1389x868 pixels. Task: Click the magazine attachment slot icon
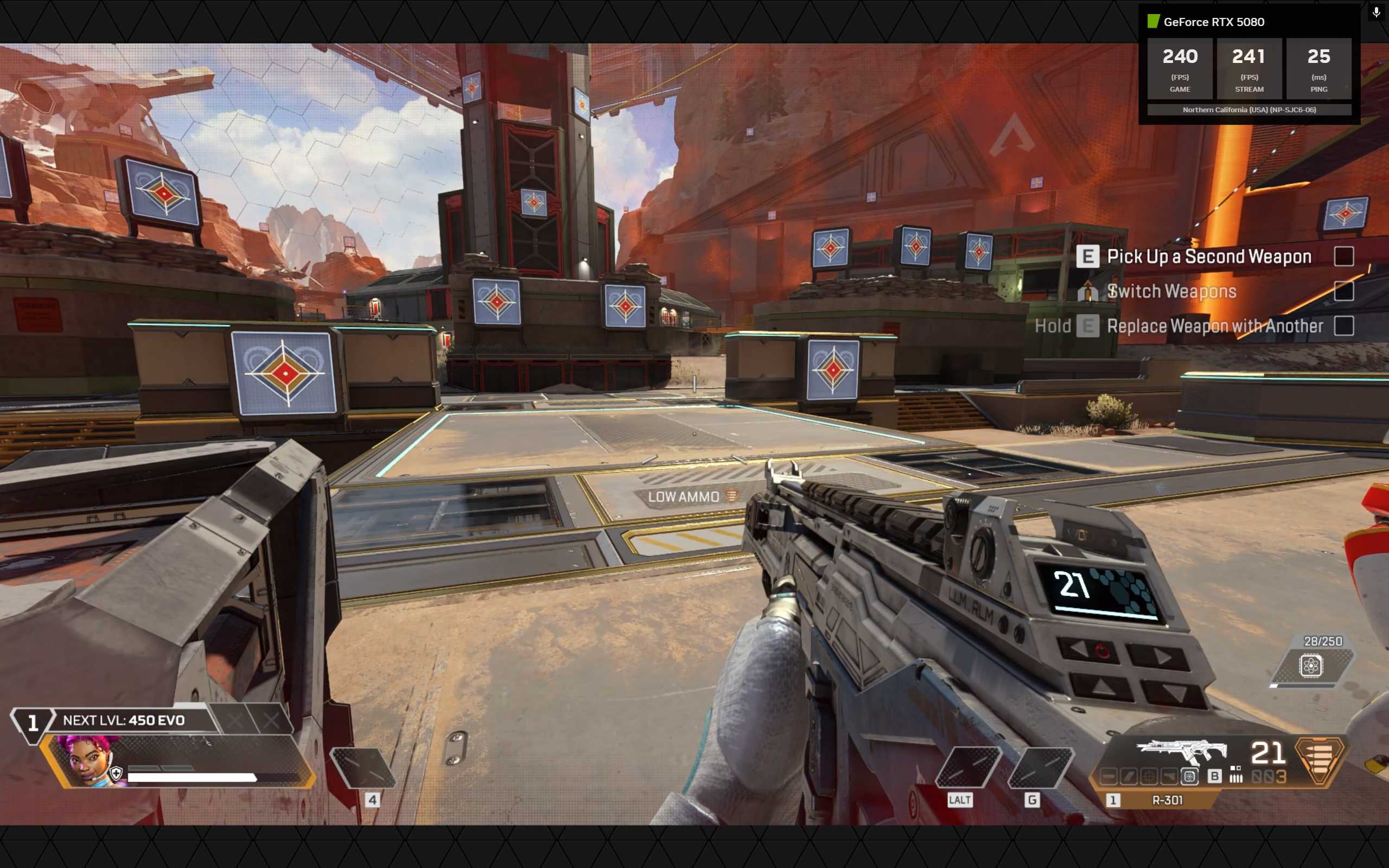[x=1130, y=776]
